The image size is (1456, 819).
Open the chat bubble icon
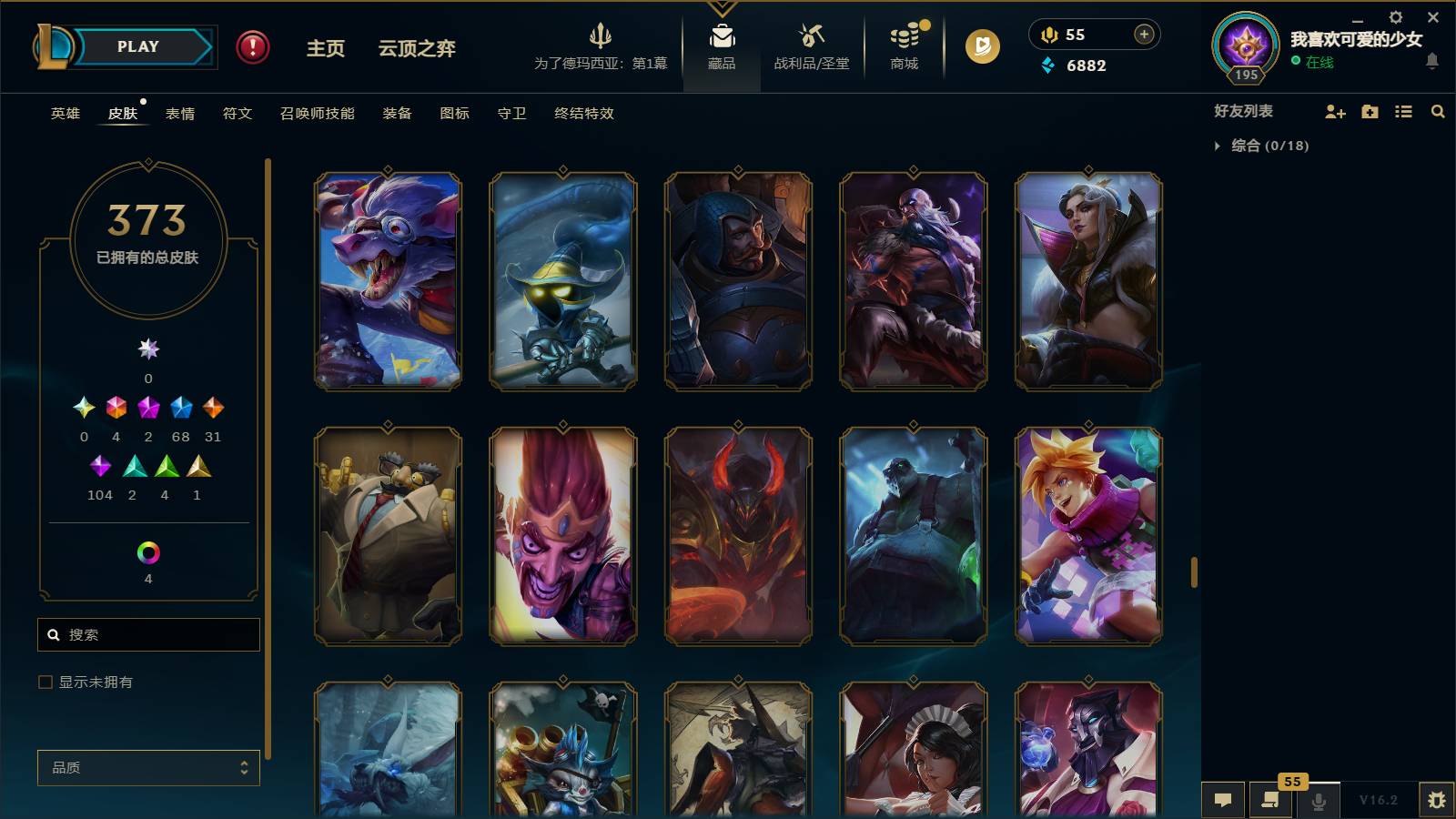point(1224,800)
